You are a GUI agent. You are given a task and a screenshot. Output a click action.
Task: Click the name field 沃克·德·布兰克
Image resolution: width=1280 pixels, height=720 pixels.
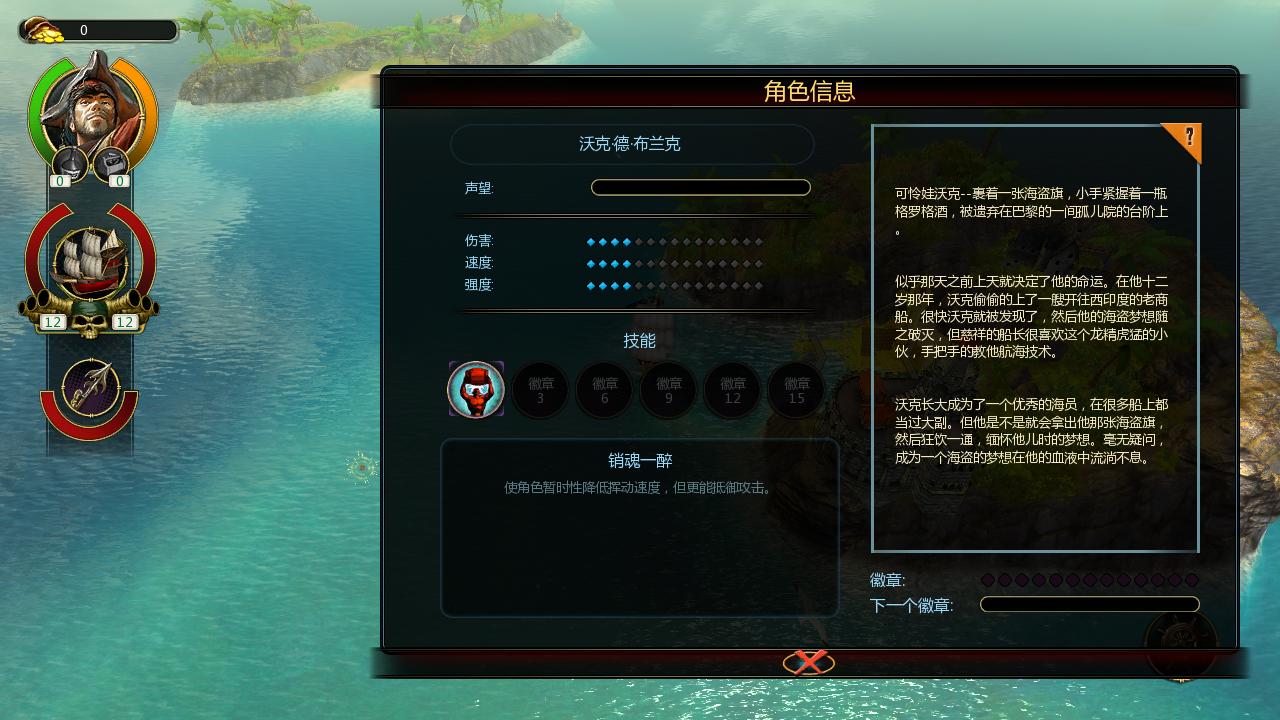click(632, 144)
